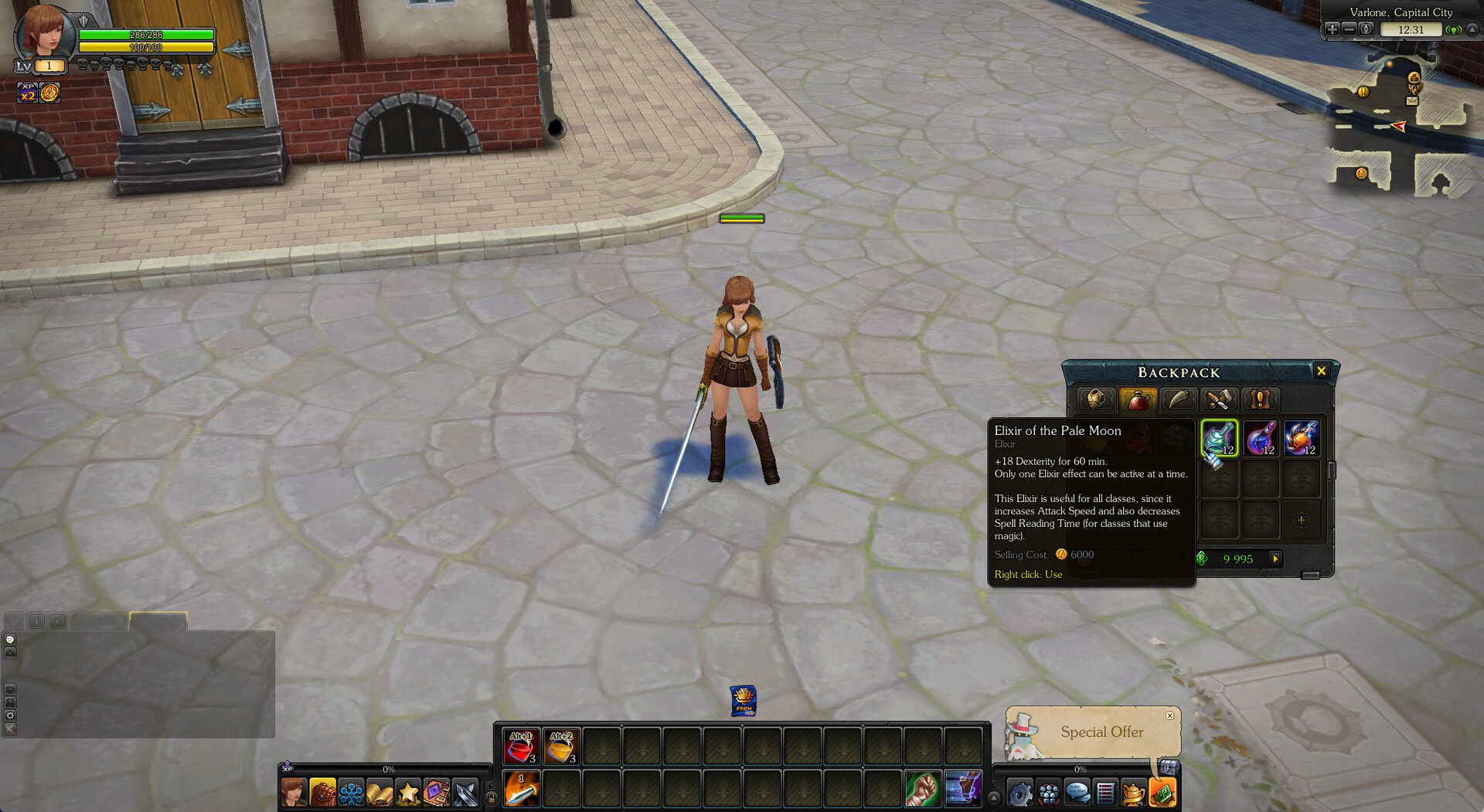This screenshot has height=812, width=1484.
Task: Zoom in the minimap
Action: [1332, 29]
